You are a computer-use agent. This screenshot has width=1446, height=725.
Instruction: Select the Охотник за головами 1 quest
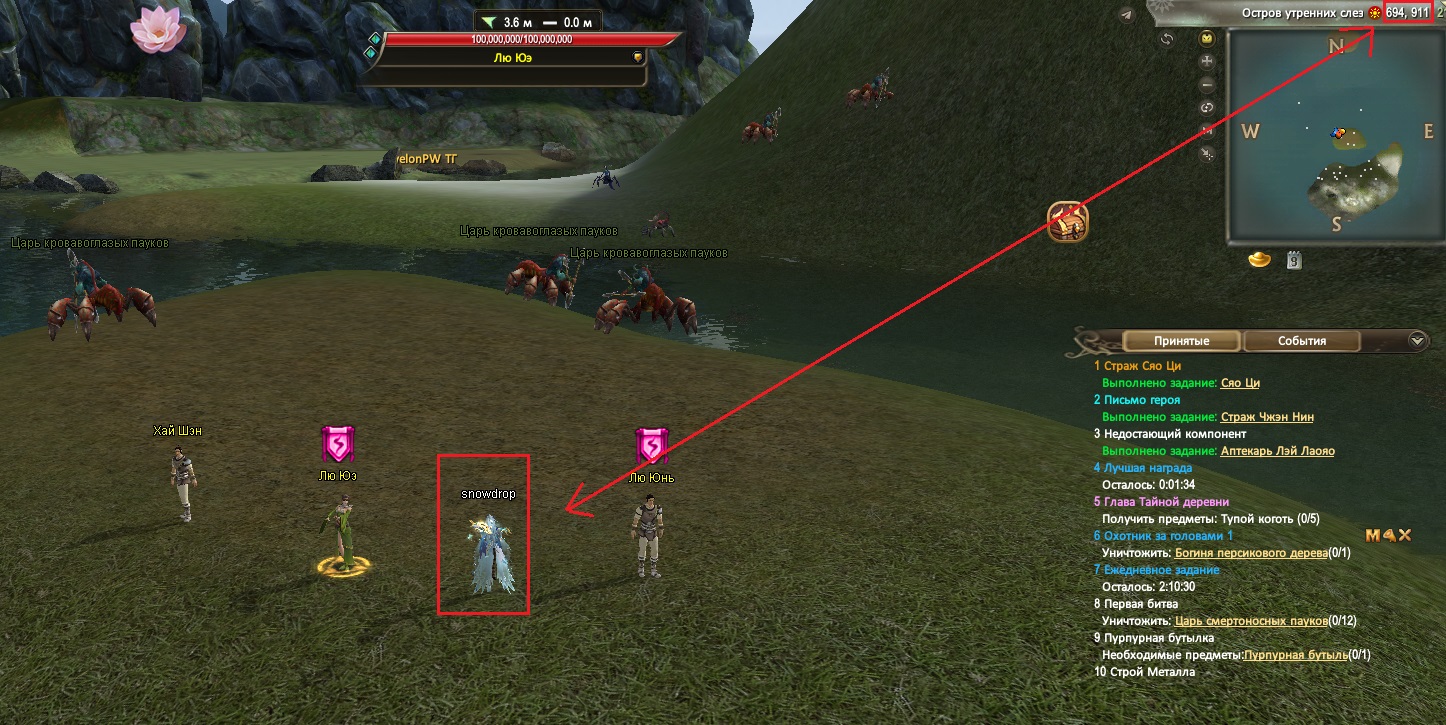coord(1161,536)
